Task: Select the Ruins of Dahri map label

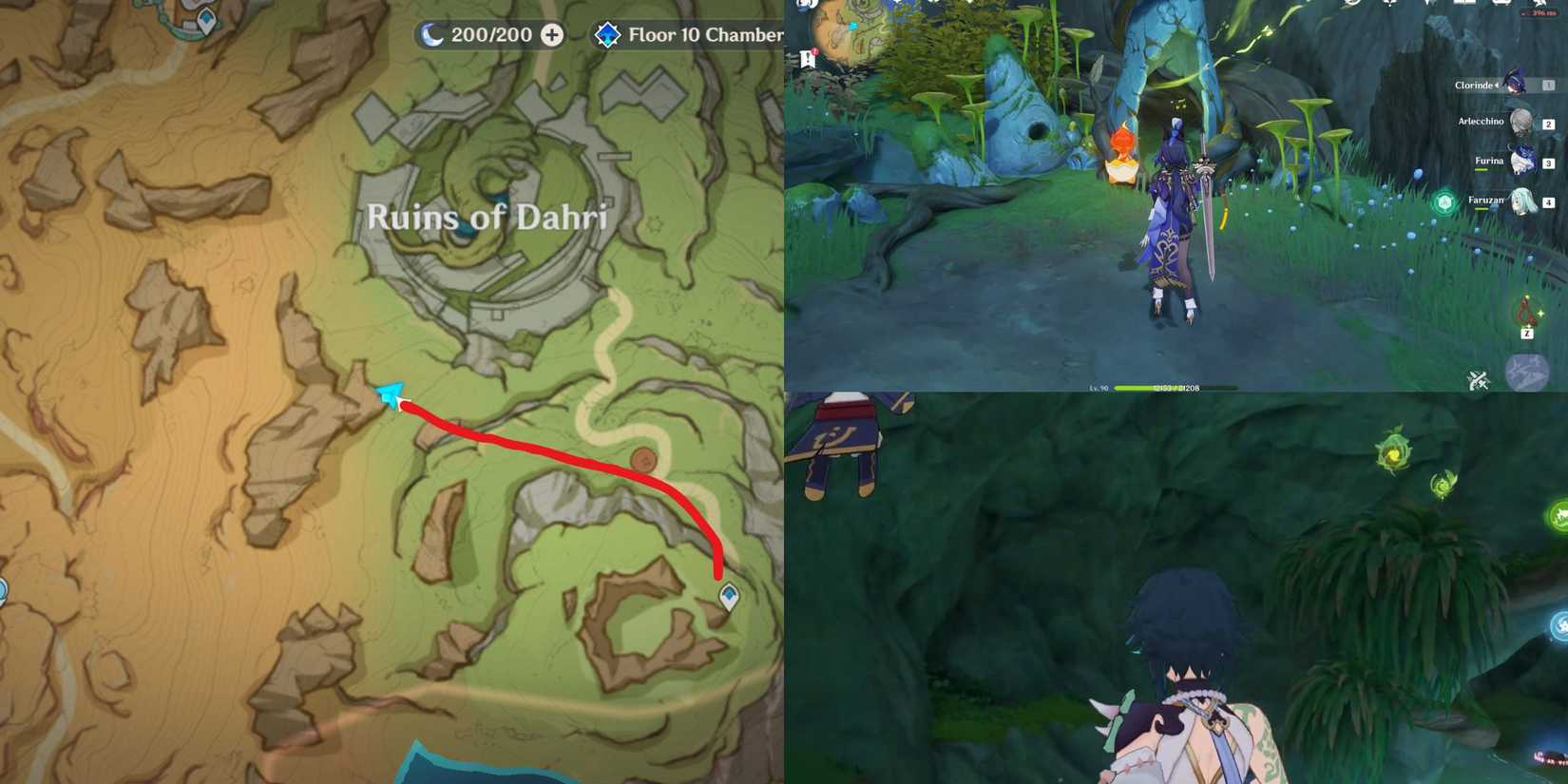Action: [487, 218]
